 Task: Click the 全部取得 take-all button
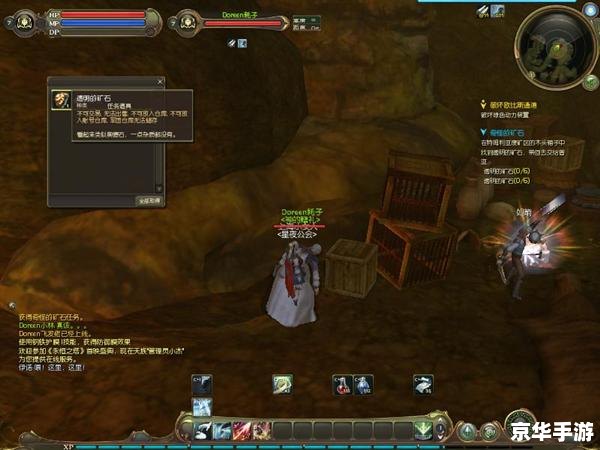148,200
